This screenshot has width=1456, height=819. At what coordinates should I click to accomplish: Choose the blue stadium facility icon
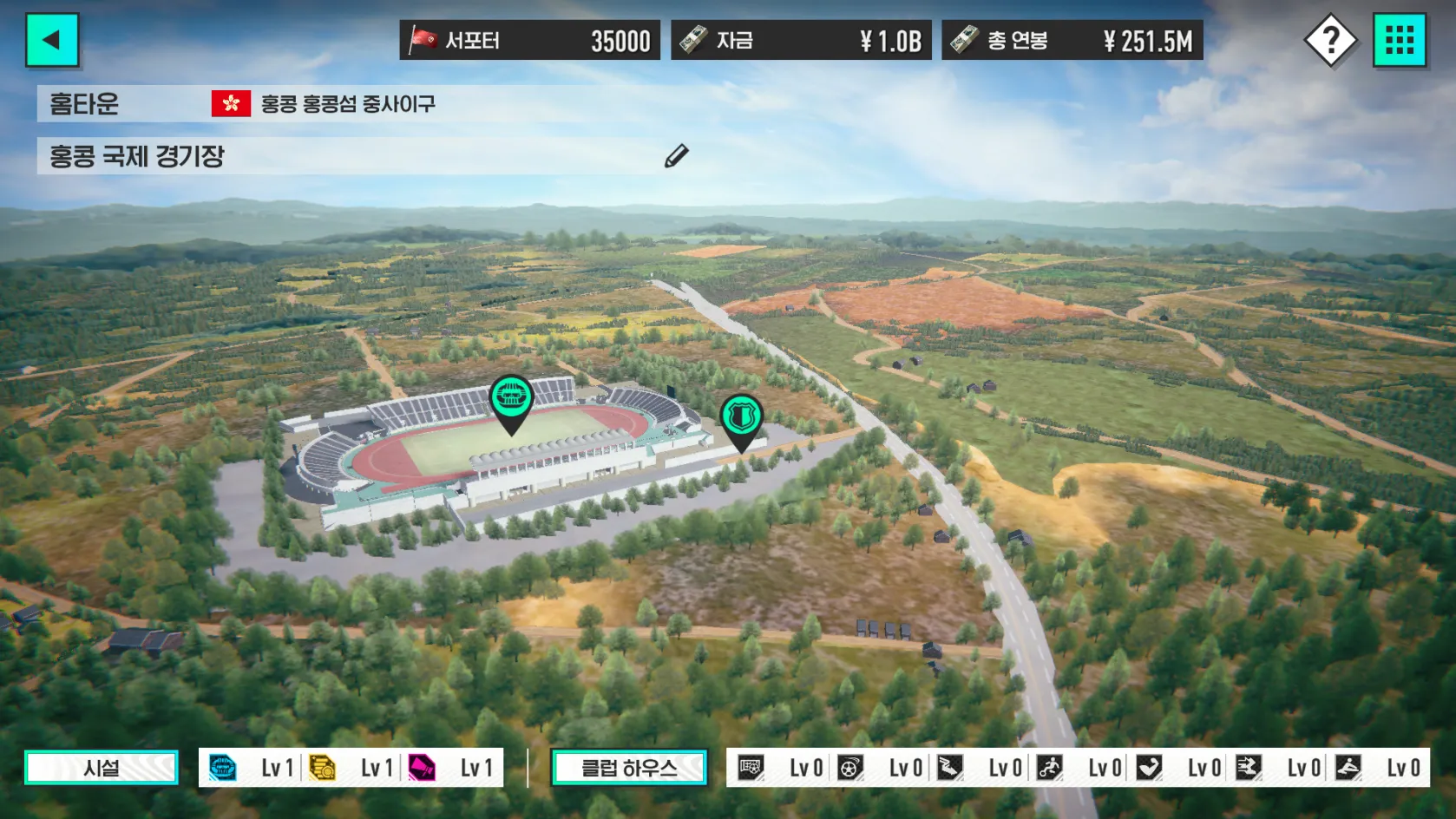tap(223, 768)
